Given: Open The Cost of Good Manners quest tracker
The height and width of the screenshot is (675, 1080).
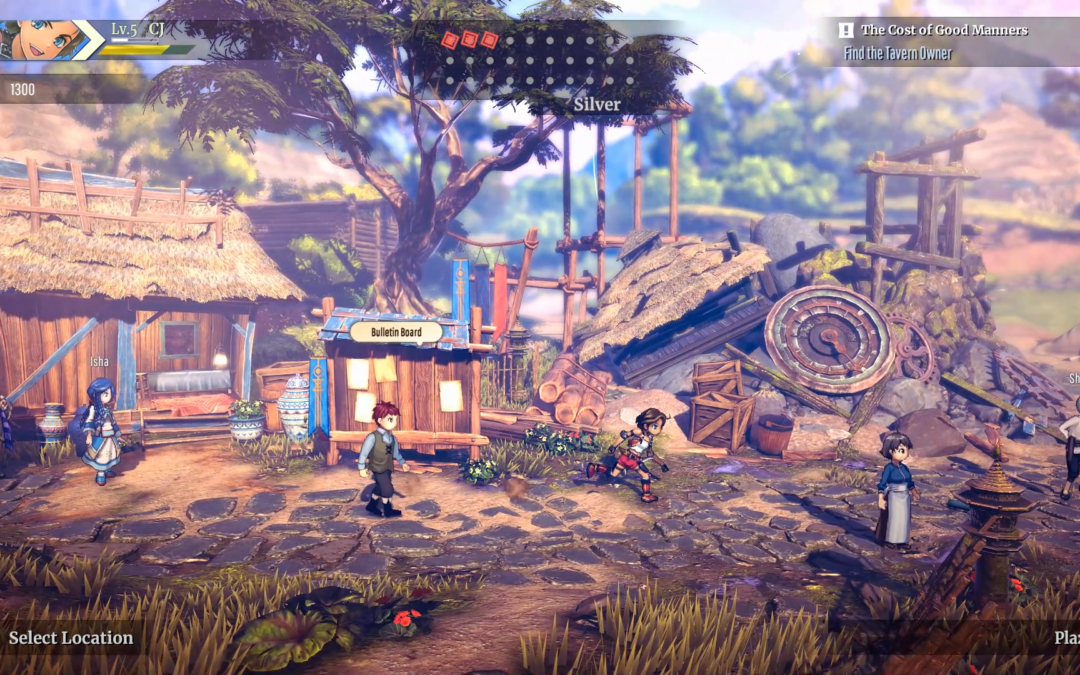Looking at the screenshot, I should (944, 30).
